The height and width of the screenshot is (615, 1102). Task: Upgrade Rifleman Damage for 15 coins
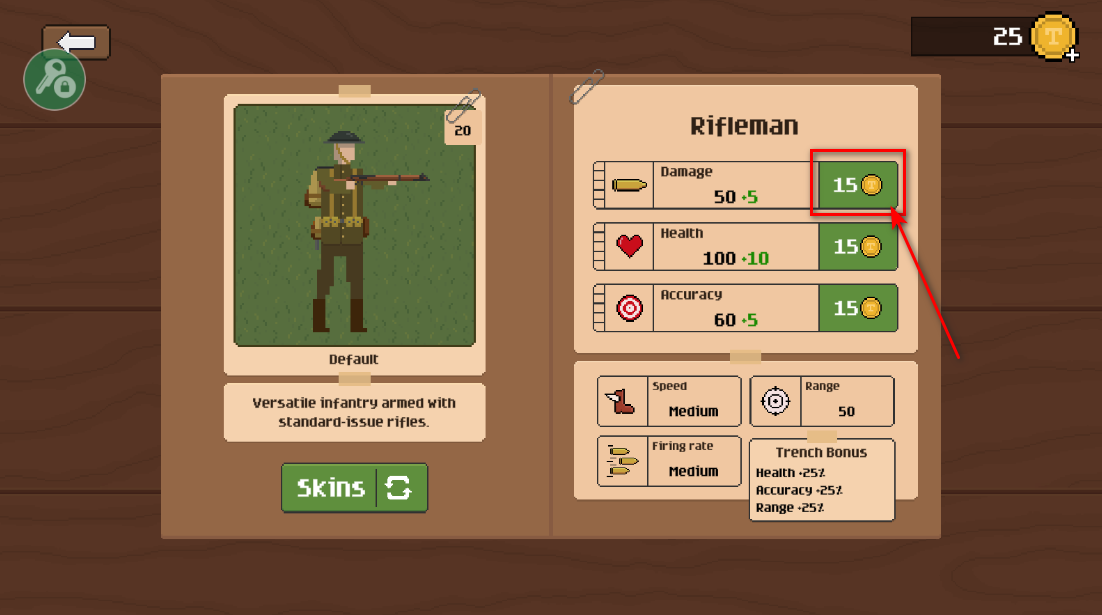(857, 185)
